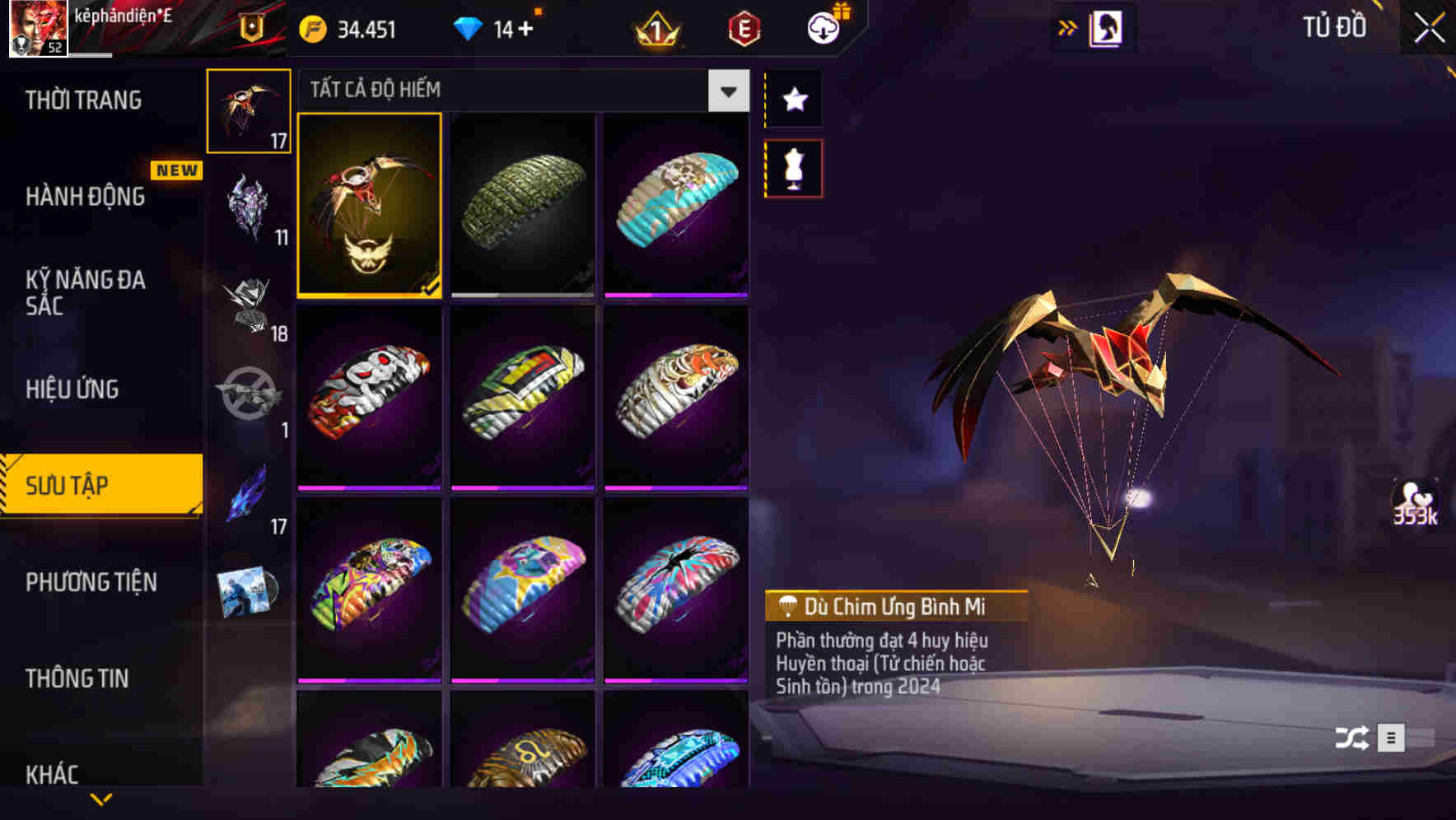The width and height of the screenshot is (1456, 820).
Task: Open the rank badge showing crown level 1
Action: click(x=656, y=30)
